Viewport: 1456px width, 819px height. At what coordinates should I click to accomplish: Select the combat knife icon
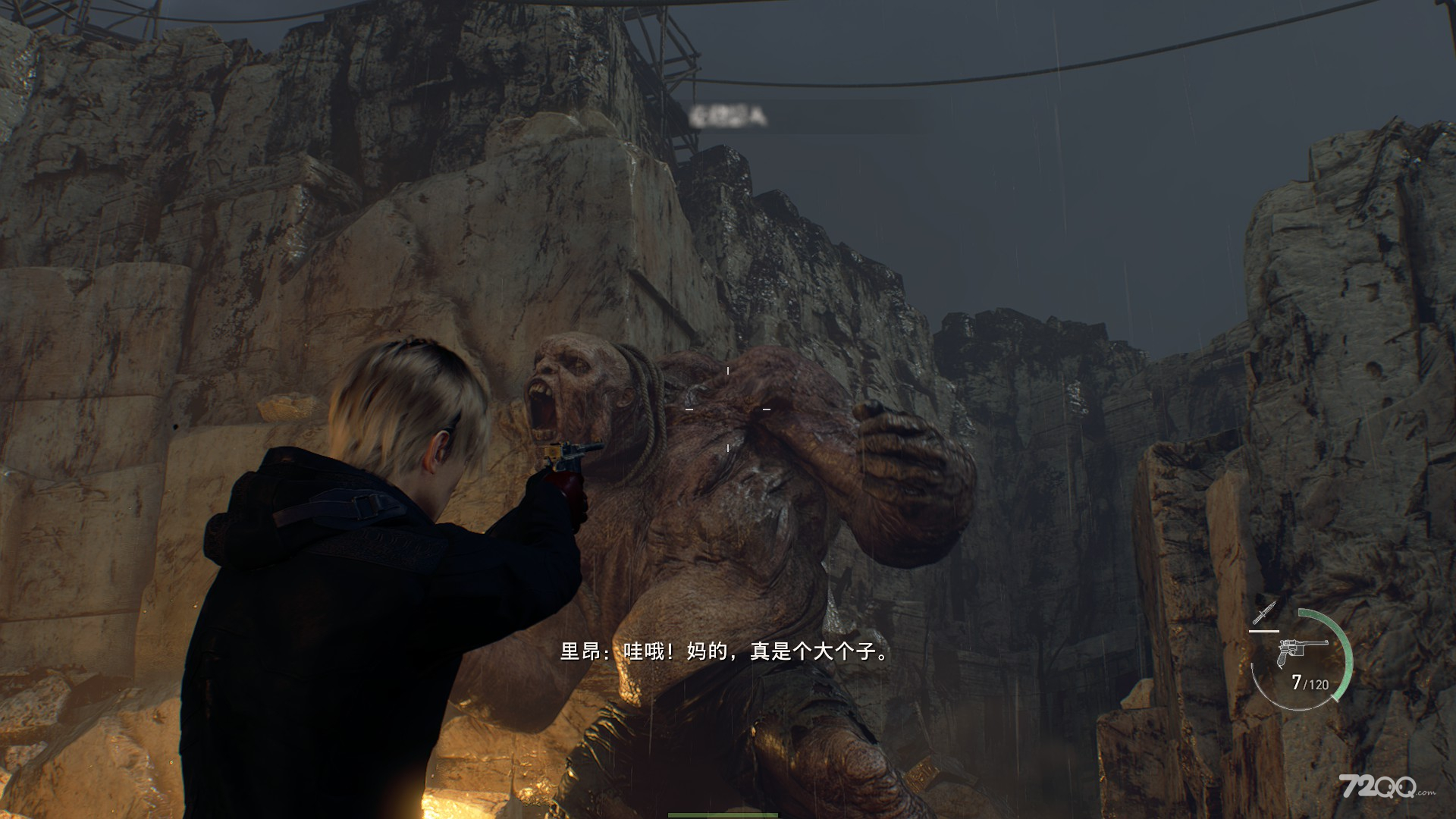pyautogui.click(x=1264, y=613)
